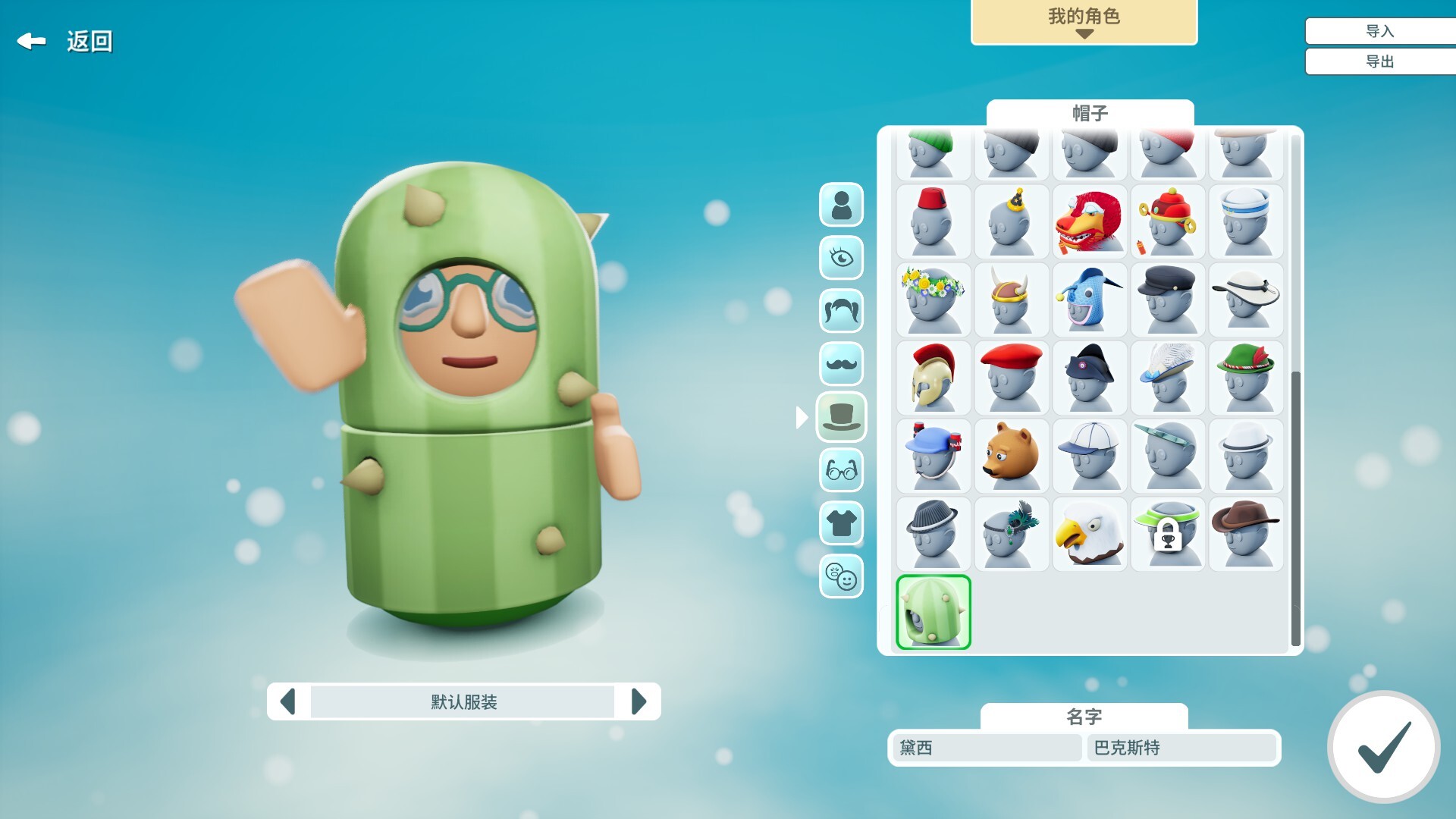The image size is (1456, 819).
Task: Equip the red beret hat
Action: [1011, 377]
